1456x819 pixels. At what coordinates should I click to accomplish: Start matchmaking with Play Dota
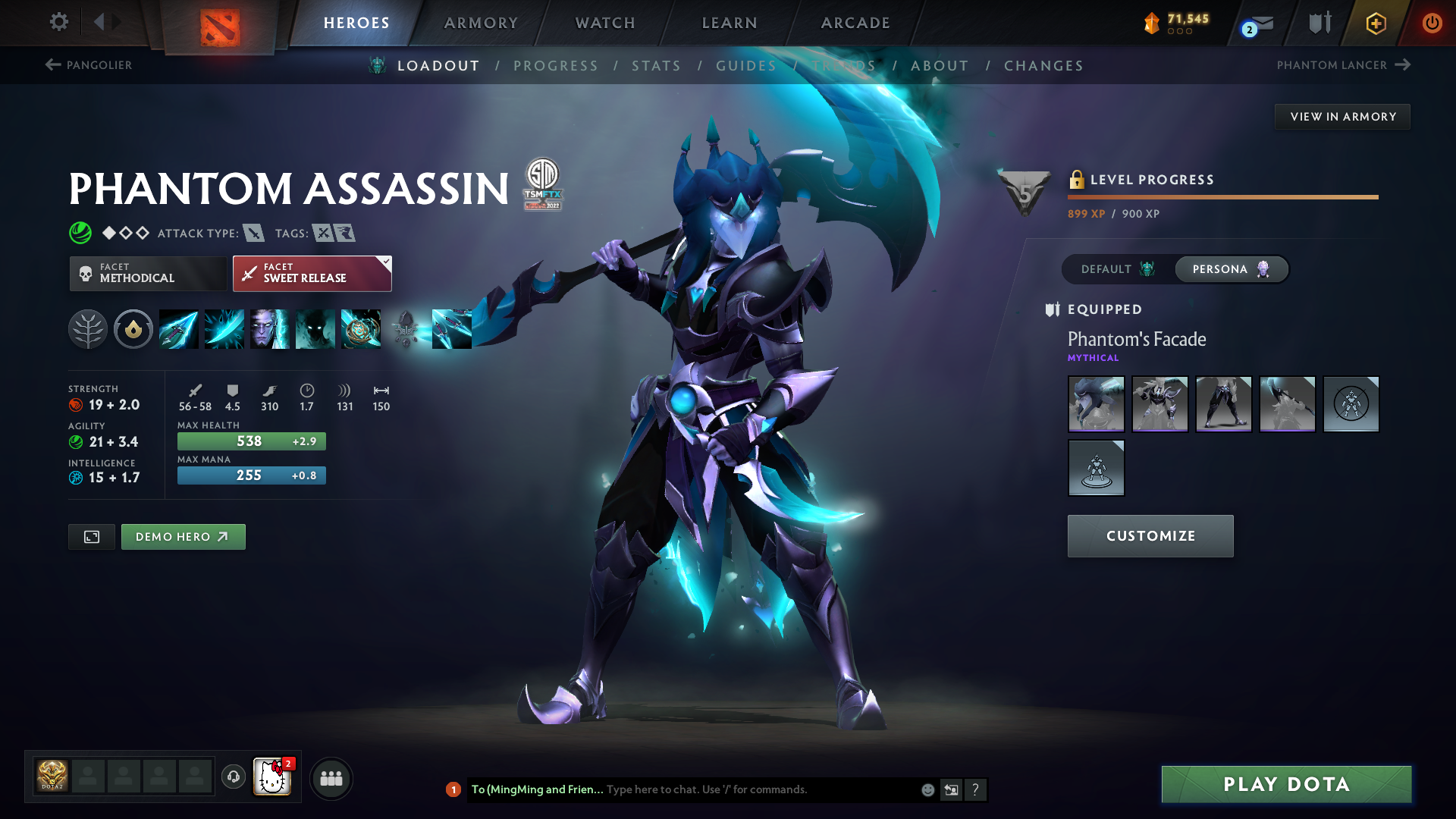click(1286, 784)
